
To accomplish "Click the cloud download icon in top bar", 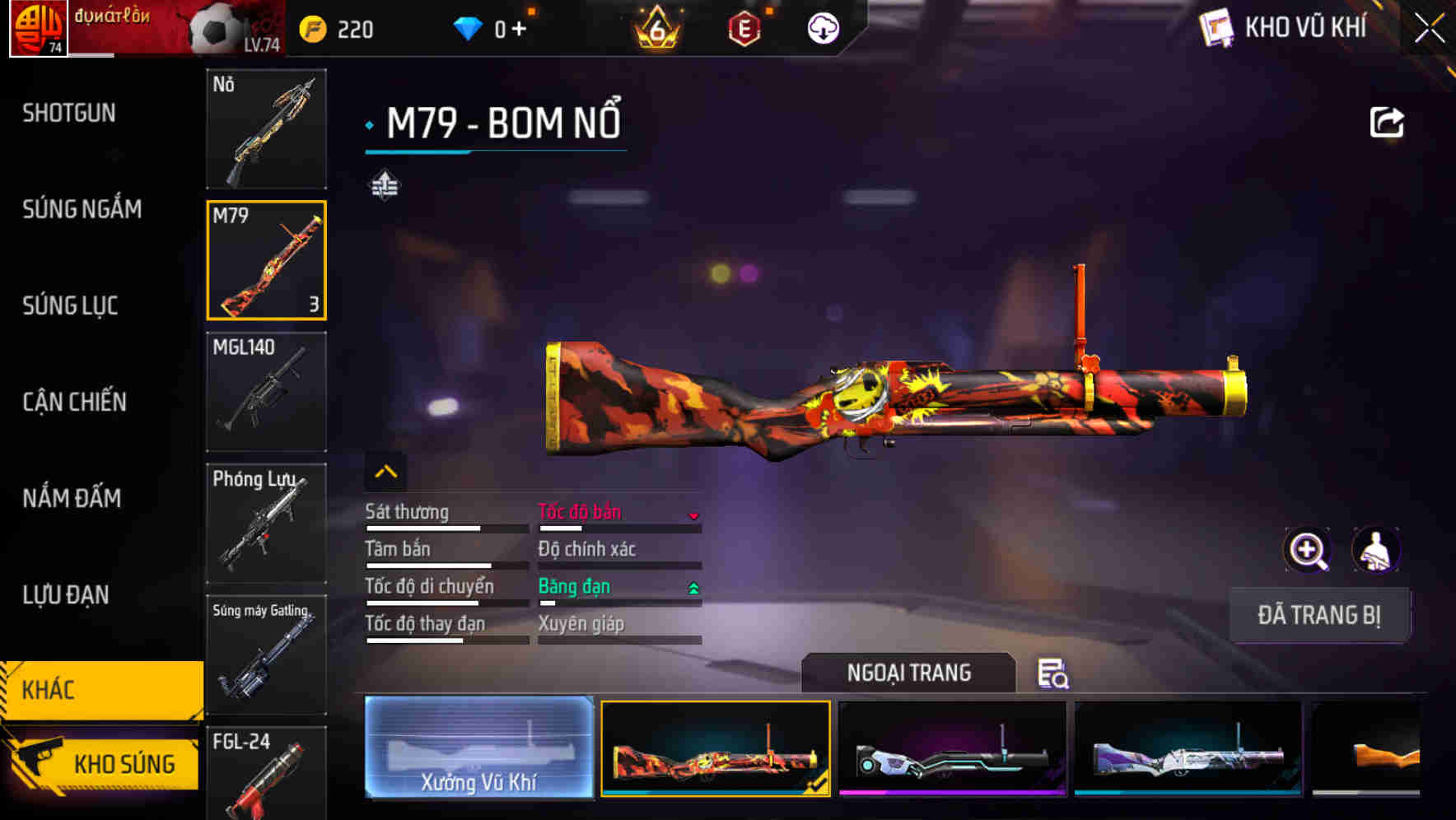I will [823, 27].
